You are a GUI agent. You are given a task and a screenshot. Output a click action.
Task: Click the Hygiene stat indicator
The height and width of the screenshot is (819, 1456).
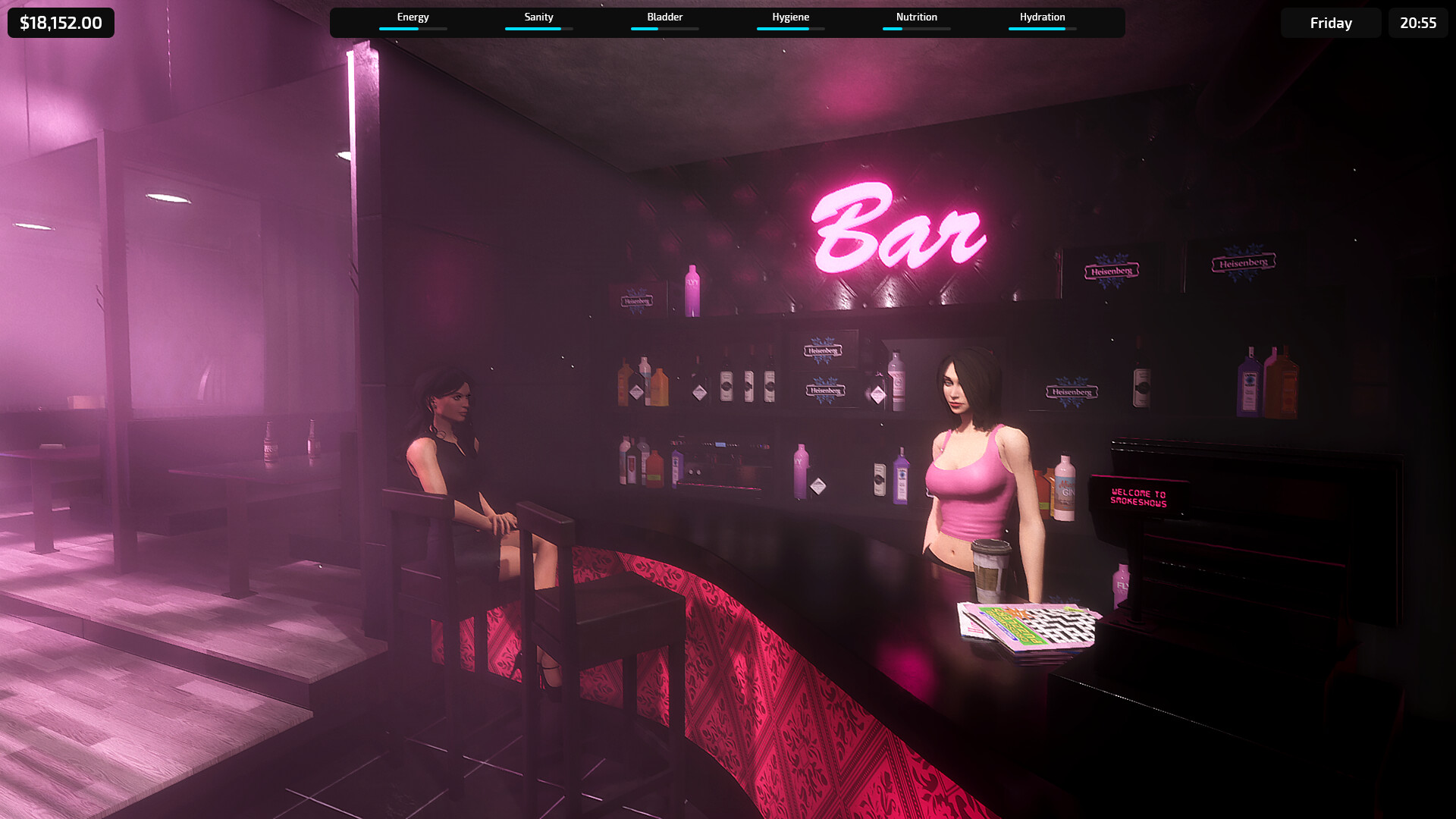coord(790,17)
